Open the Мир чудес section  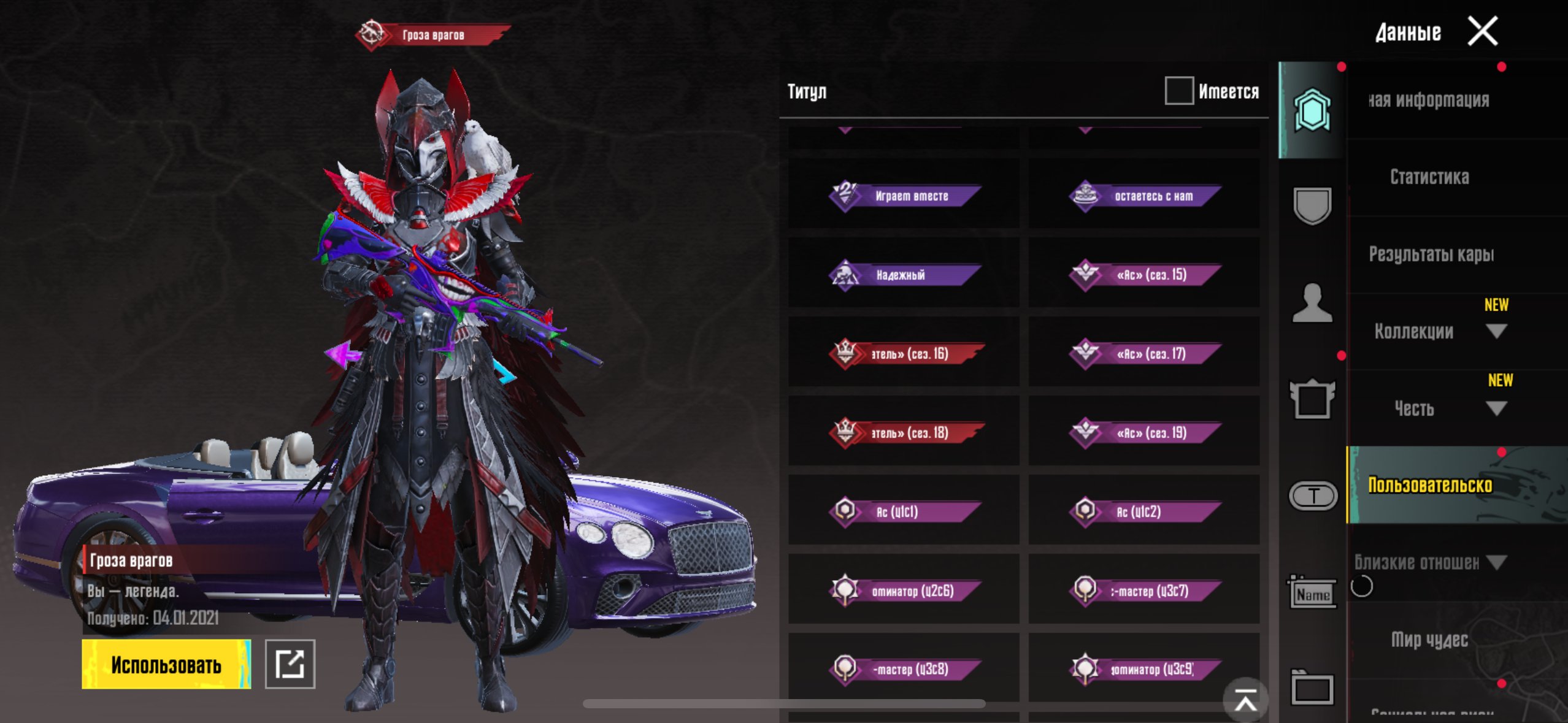pyautogui.click(x=1429, y=640)
